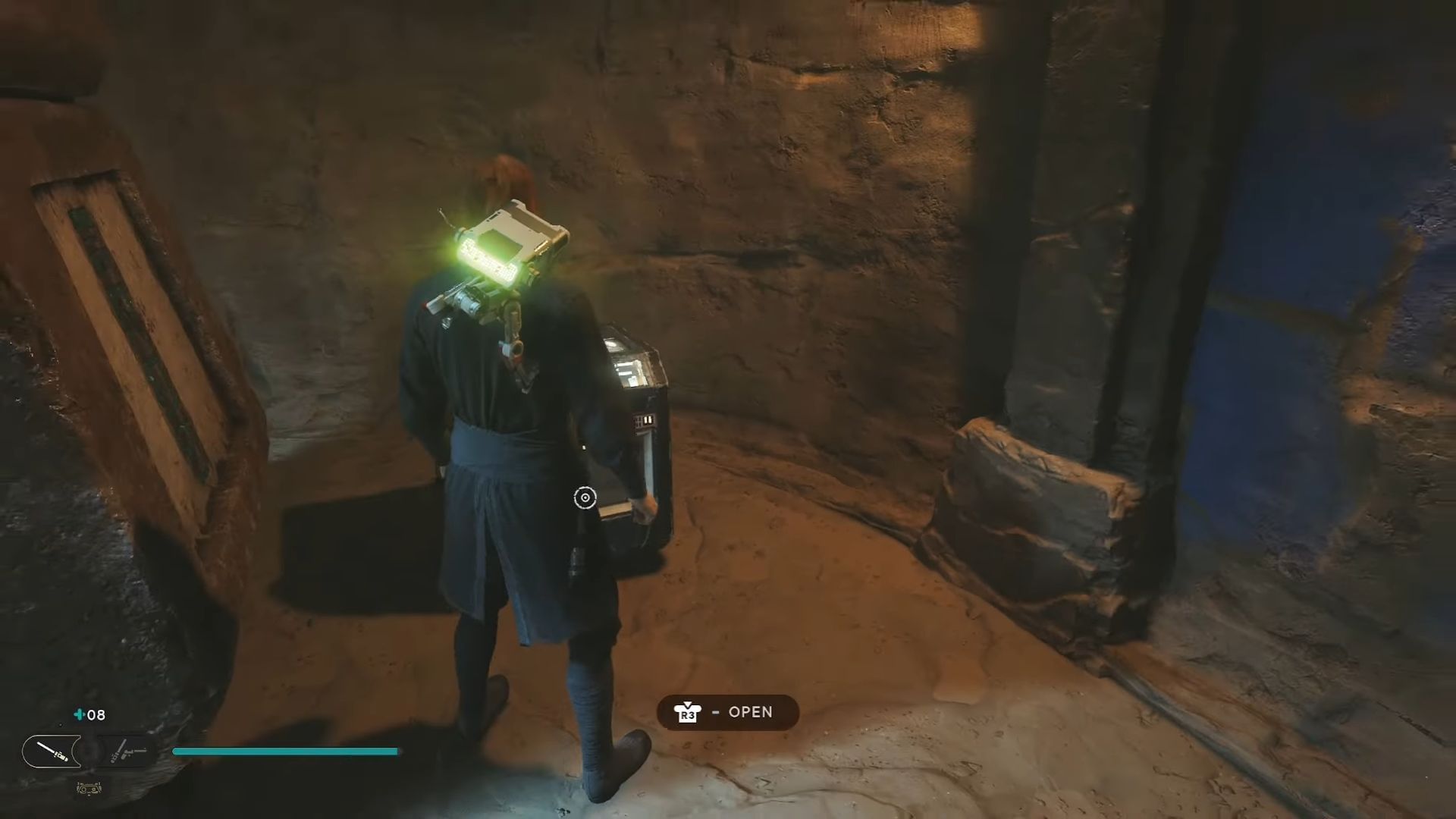Expand the R3 prompt chevron arrow
1456x819 pixels.
(x=687, y=703)
